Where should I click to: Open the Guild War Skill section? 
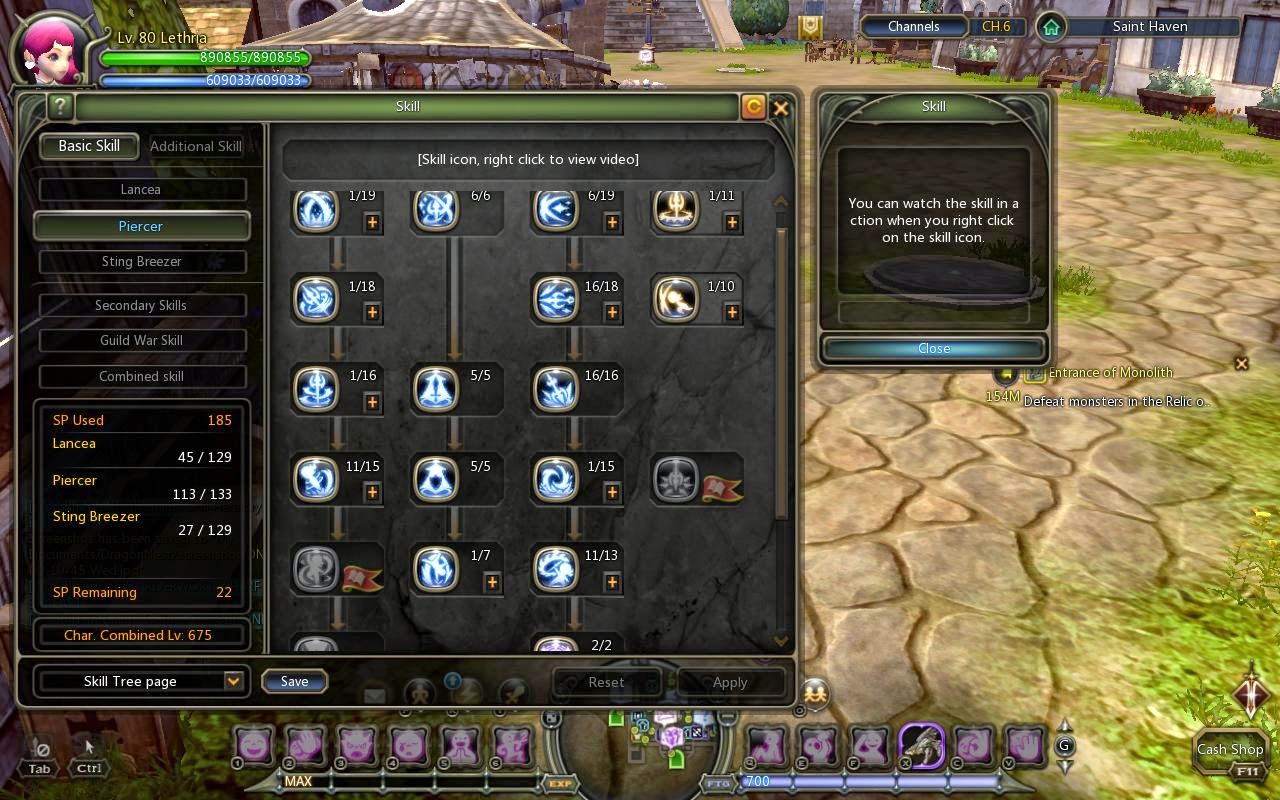tap(141, 341)
